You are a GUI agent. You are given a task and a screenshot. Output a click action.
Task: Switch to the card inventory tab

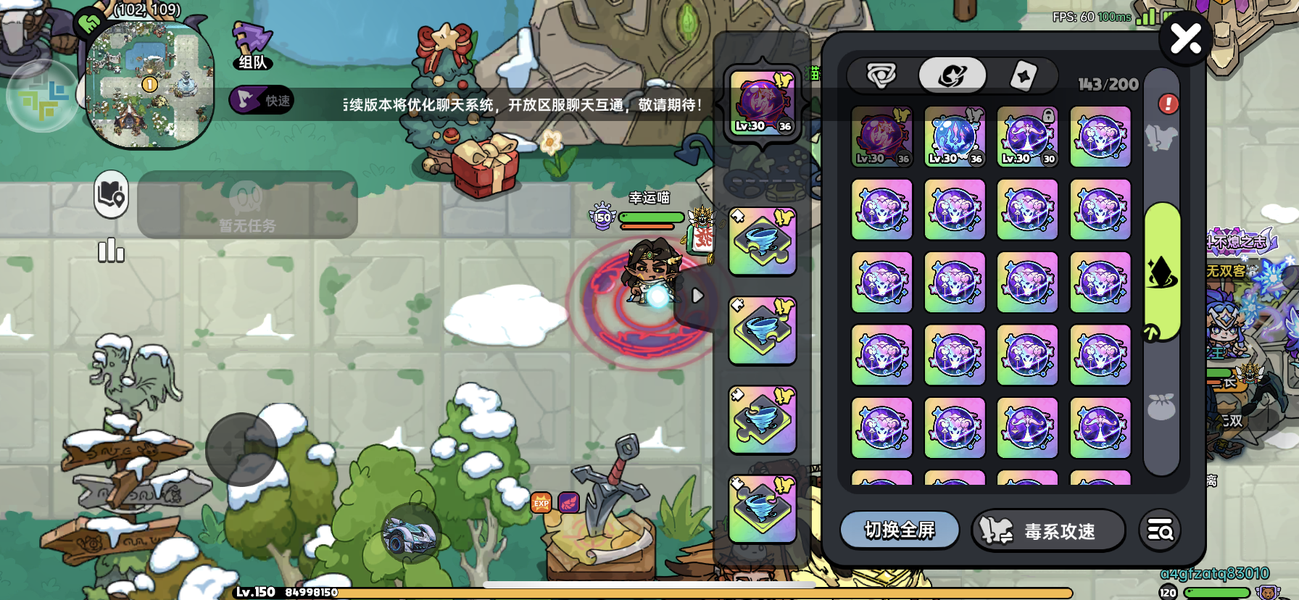point(1023,75)
